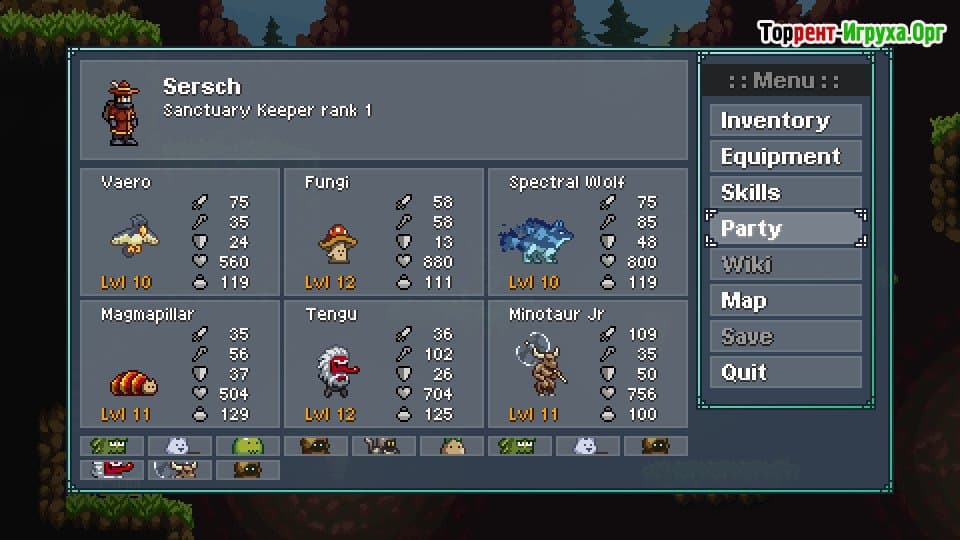Open the Inventory menu
The width and height of the screenshot is (960, 540).
(x=785, y=121)
